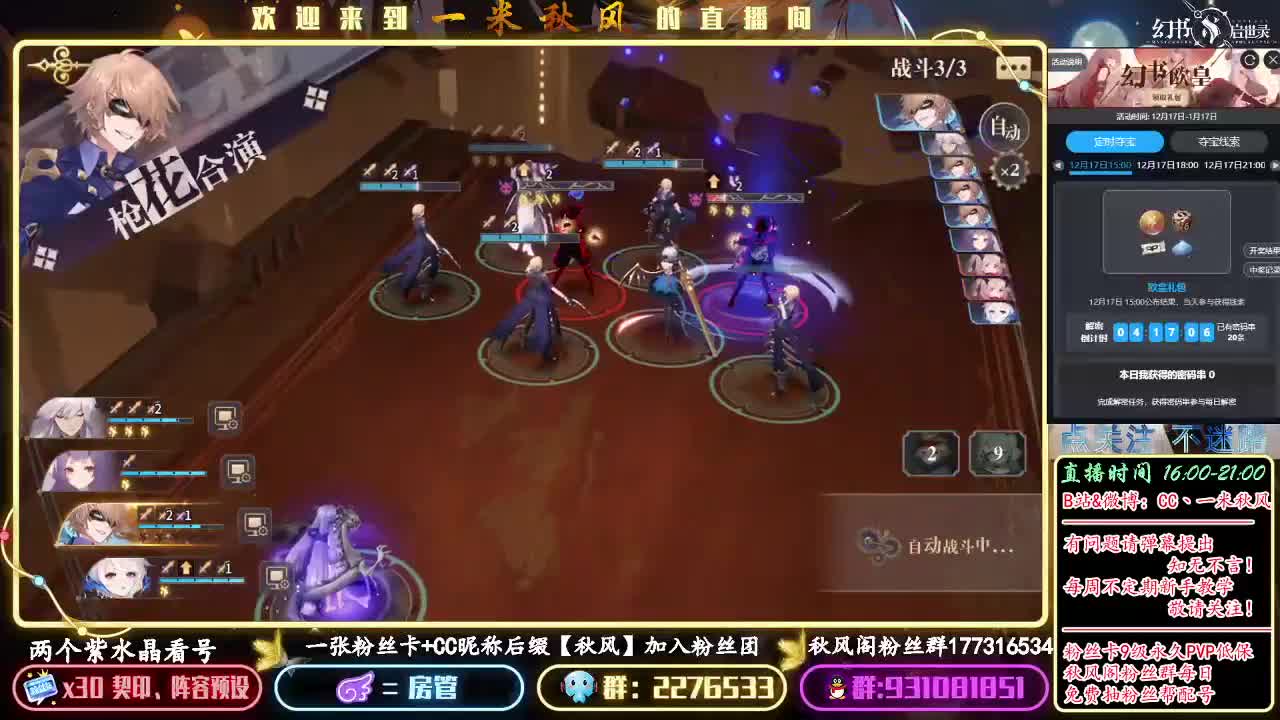Screen dimensions: 1280x720
Task: Click the enemy wave token showing 2
Action: [x=930, y=453]
